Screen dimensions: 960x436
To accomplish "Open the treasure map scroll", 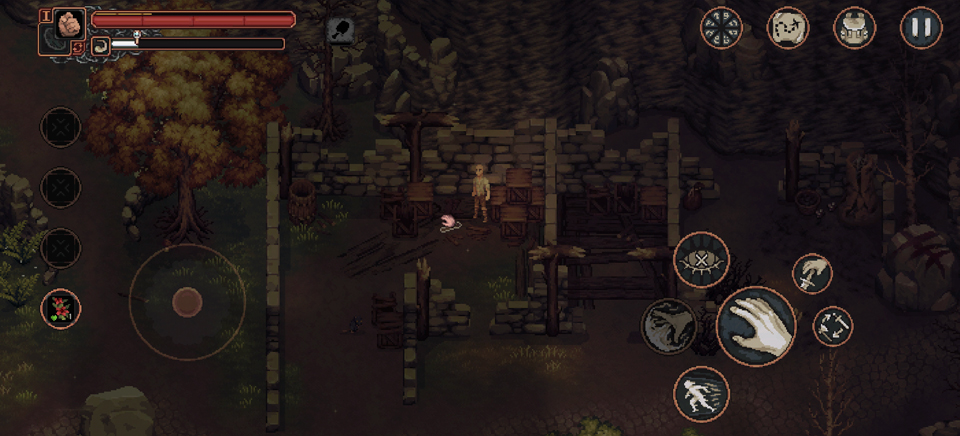I will (787, 27).
